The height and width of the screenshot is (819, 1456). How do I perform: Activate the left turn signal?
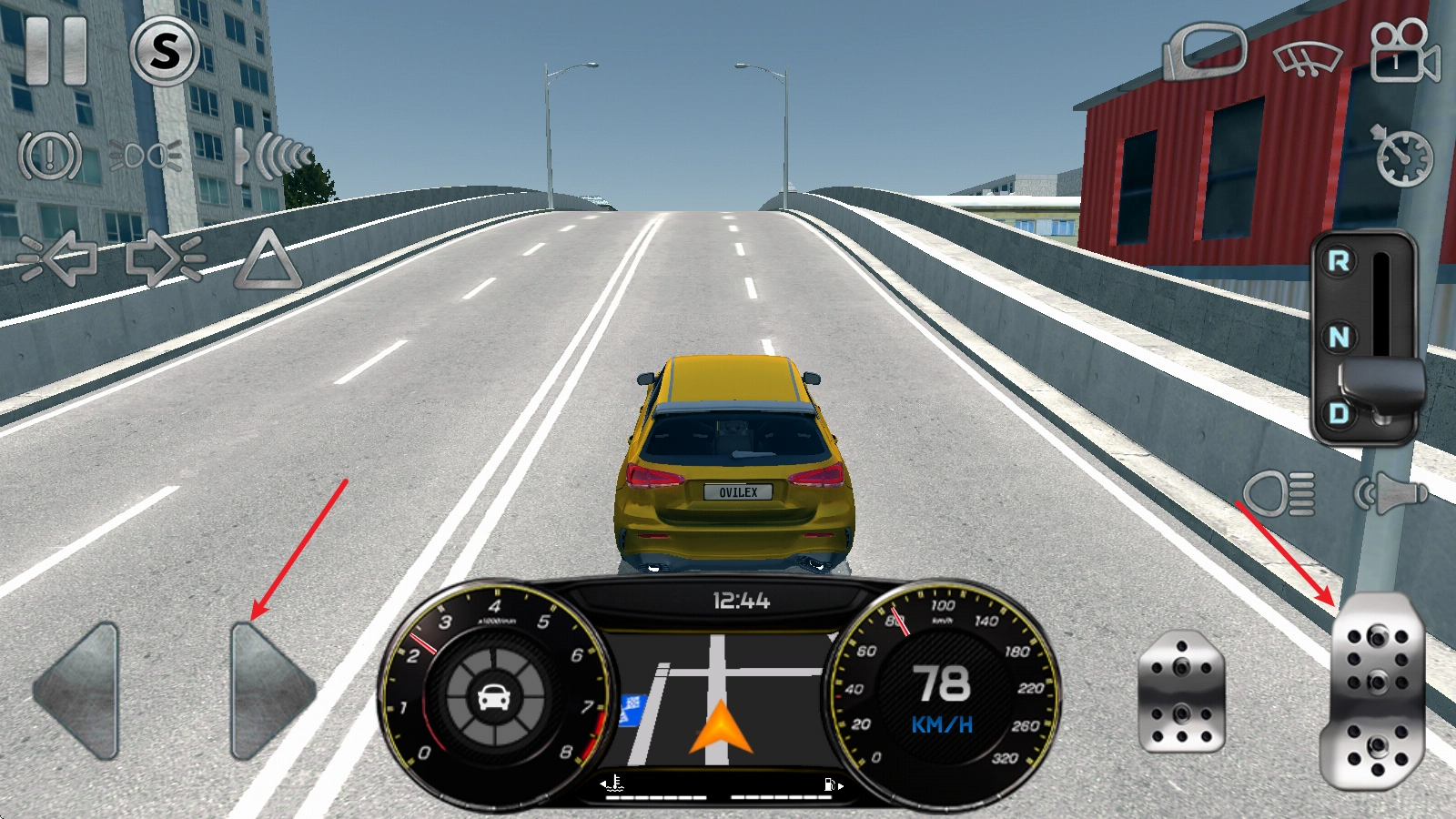tap(57, 259)
